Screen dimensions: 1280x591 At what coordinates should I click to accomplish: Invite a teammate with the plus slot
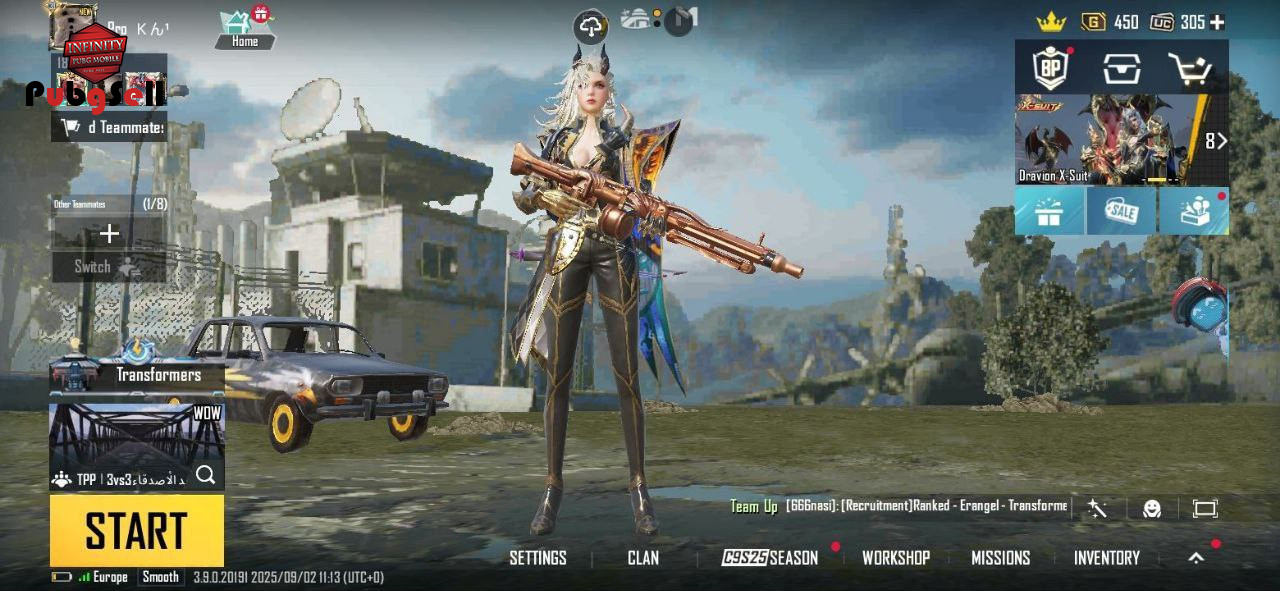109,234
